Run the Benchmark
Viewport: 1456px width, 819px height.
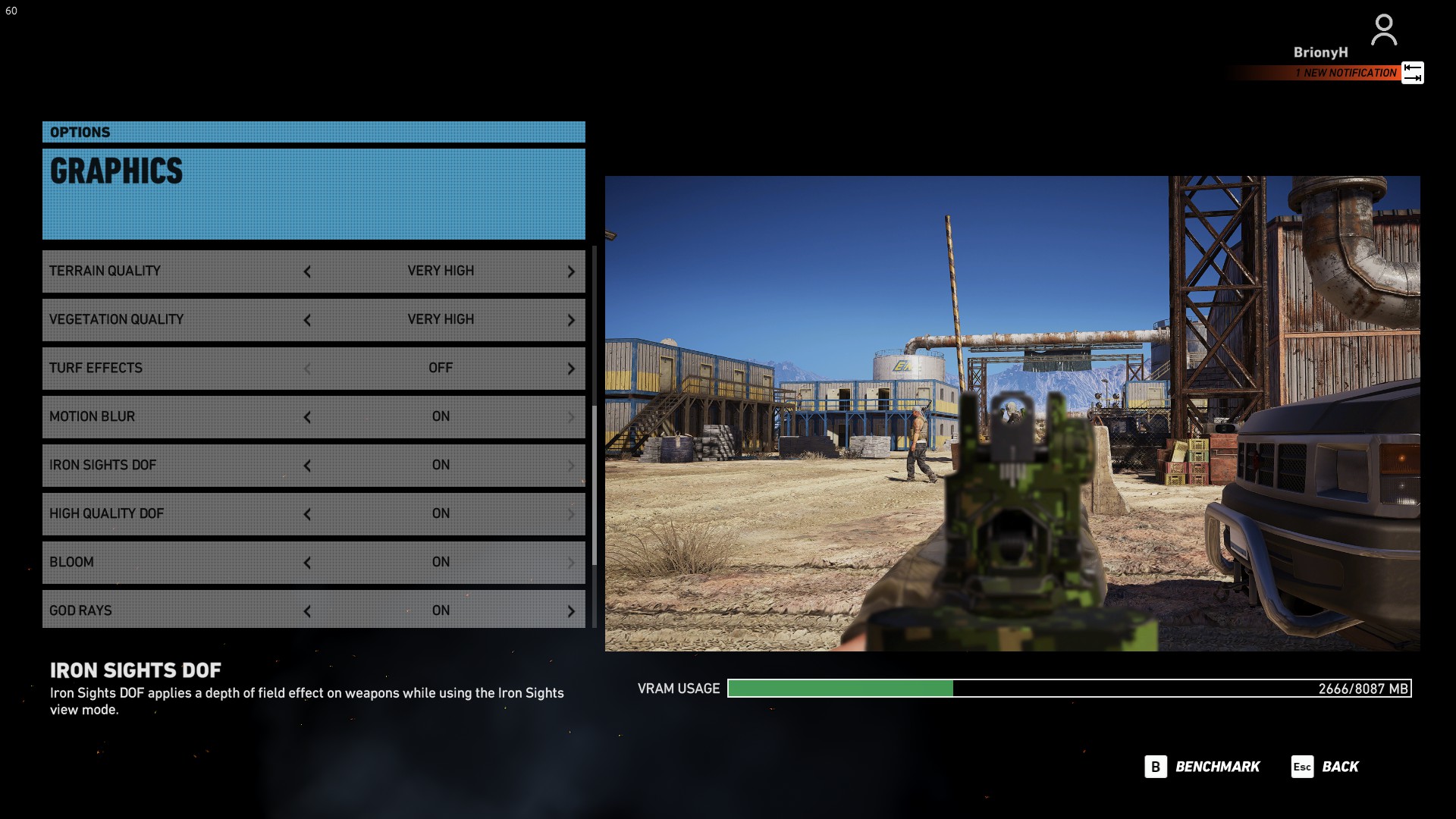1202,767
